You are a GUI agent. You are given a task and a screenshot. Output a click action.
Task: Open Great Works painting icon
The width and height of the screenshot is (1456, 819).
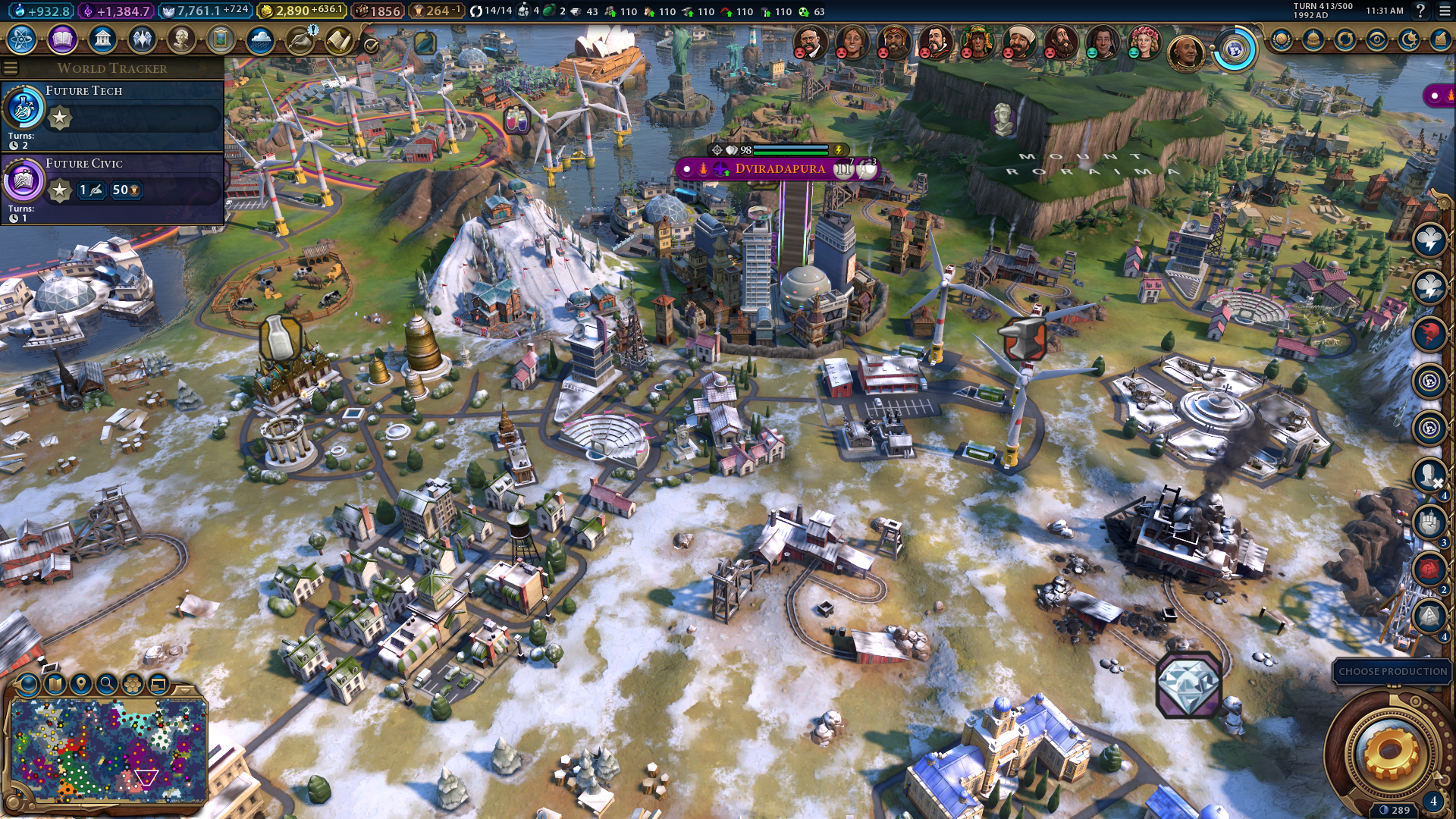pyautogui.click(x=221, y=39)
